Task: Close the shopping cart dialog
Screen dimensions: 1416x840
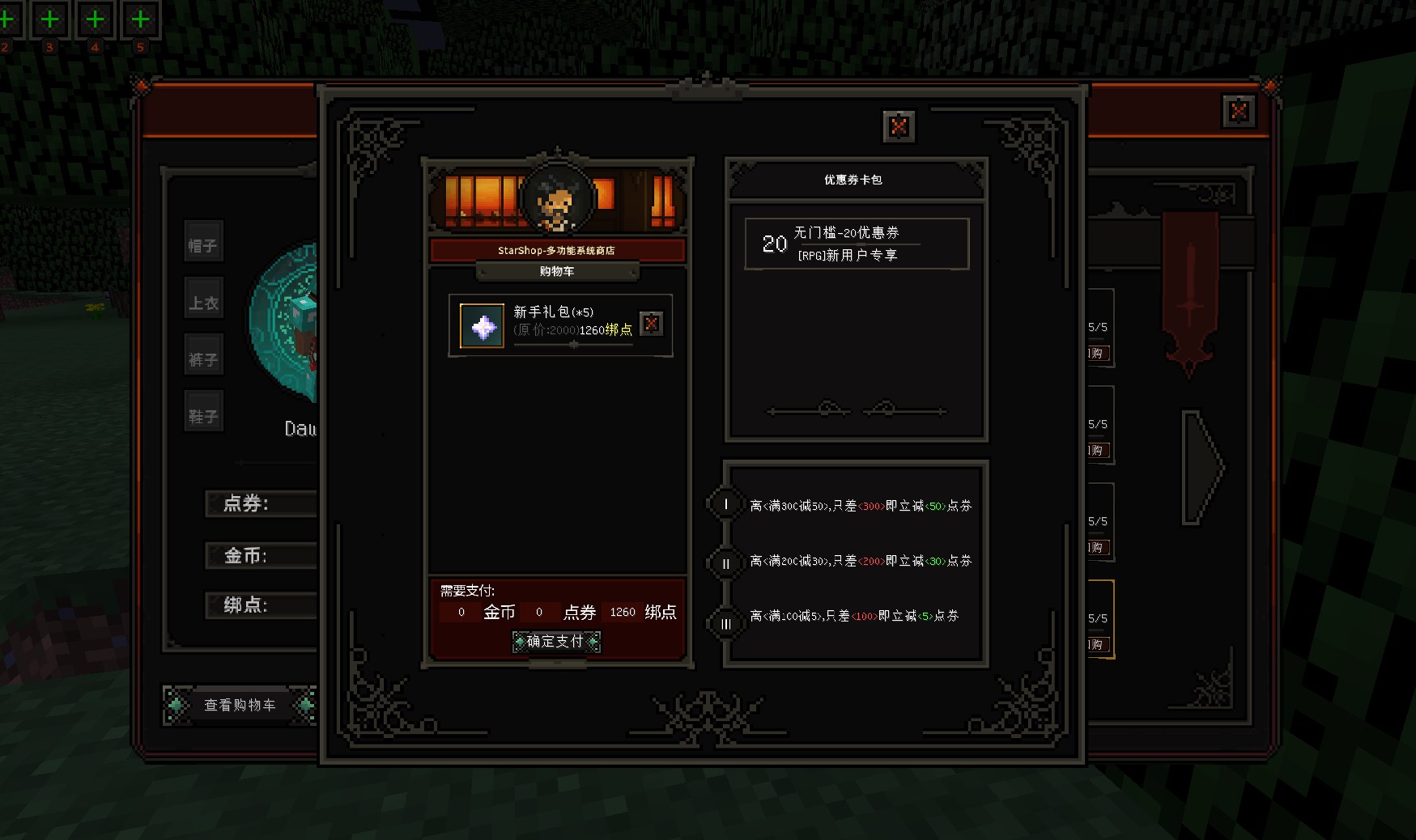Action: coord(899,126)
